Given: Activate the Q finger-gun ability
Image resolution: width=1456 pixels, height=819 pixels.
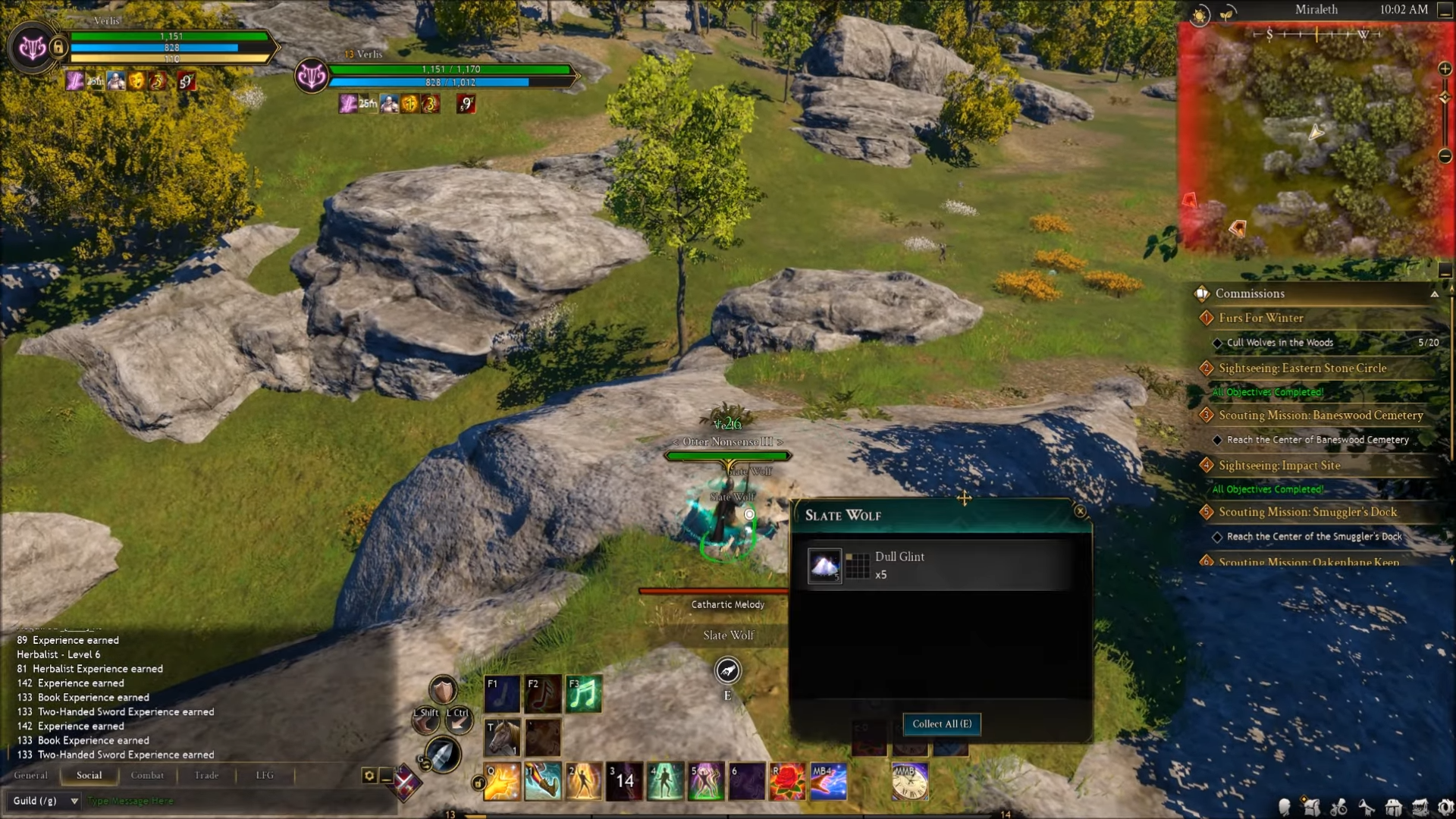Looking at the screenshot, I should [501, 781].
